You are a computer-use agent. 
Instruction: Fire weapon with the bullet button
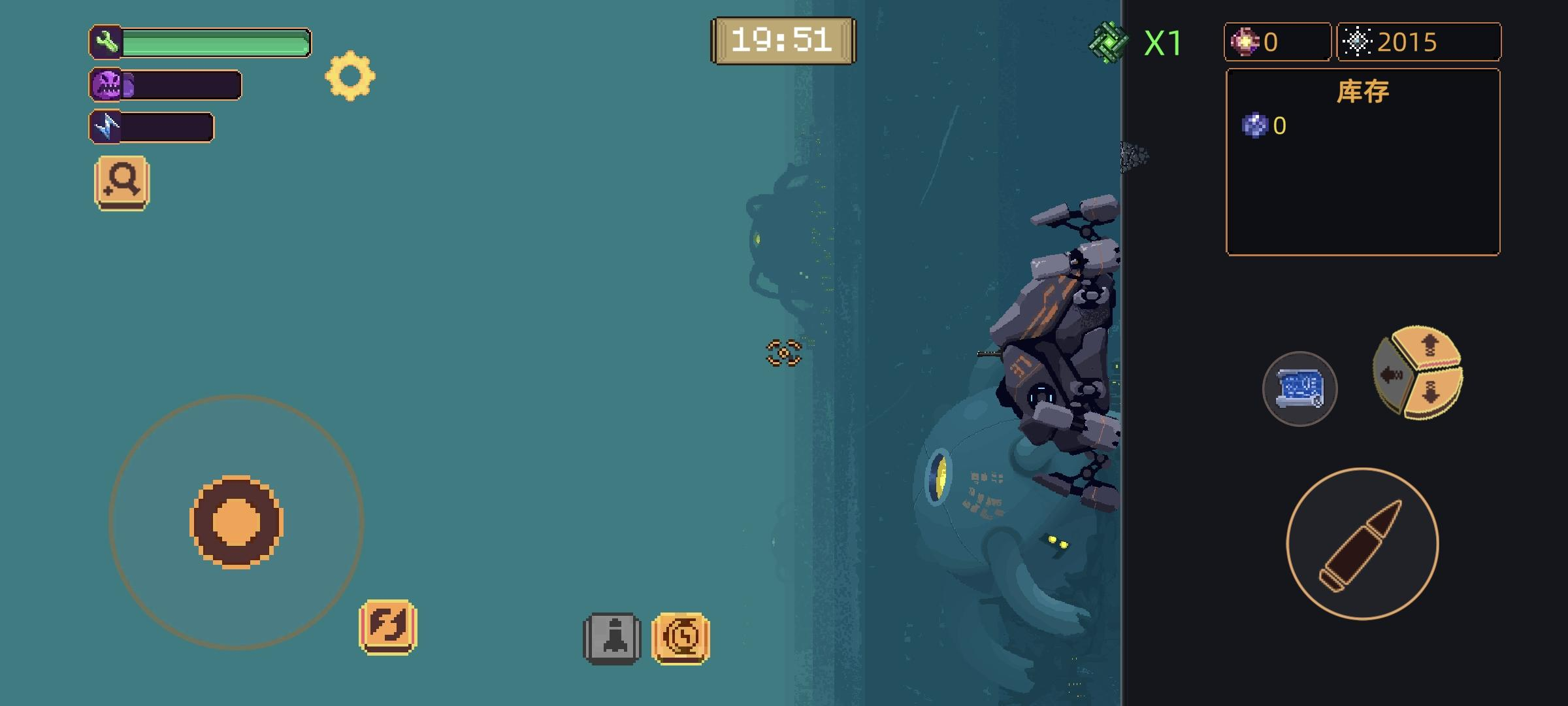point(1362,544)
